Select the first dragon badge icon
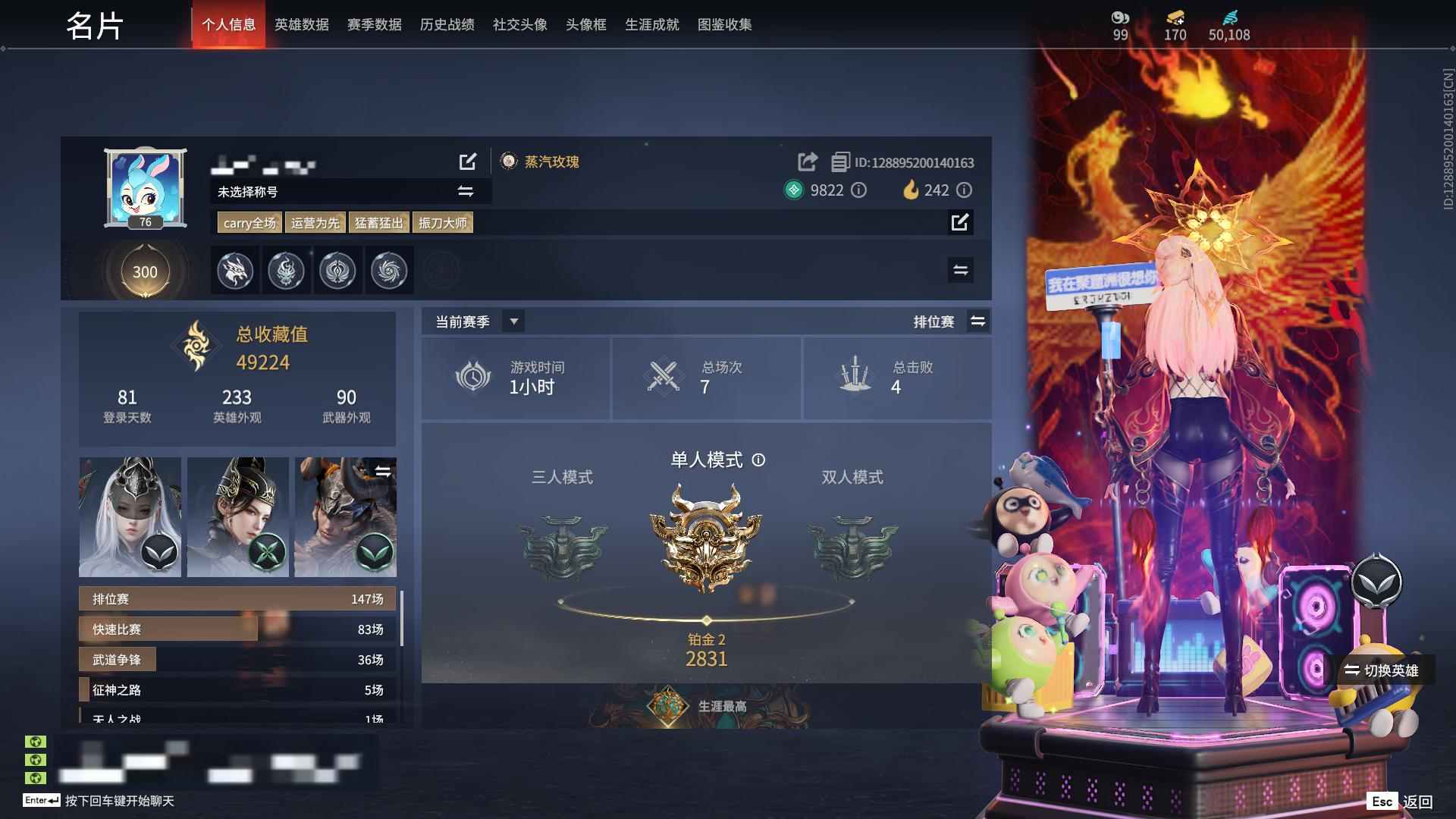The width and height of the screenshot is (1456, 819). pyautogui.click(x=235, y=270)
